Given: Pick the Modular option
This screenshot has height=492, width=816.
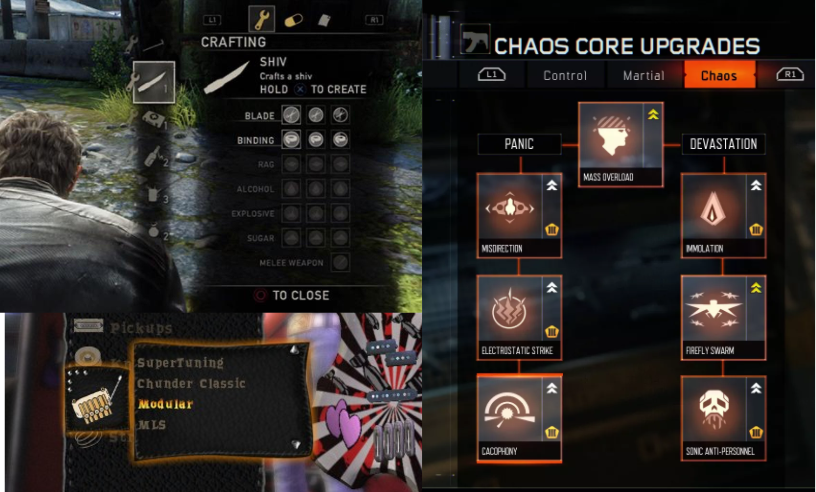Looking at the screenshot, I should [165, 404].
